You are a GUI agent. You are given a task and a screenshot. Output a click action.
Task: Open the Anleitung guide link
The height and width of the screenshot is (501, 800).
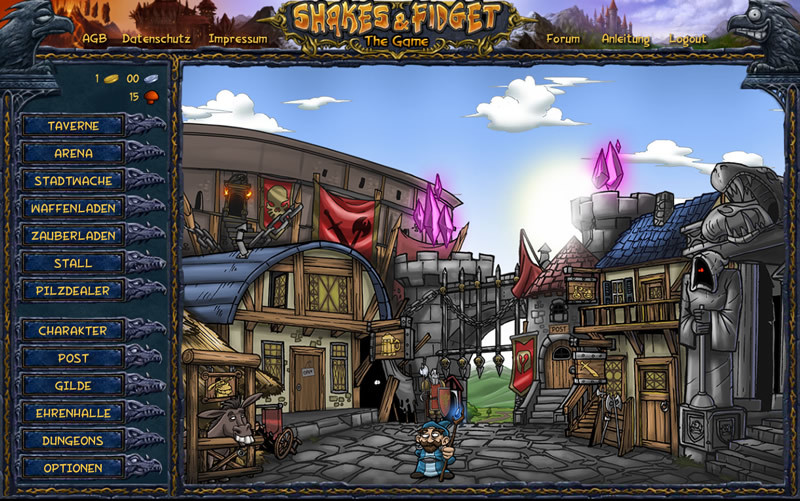click(x=626, y=39)
